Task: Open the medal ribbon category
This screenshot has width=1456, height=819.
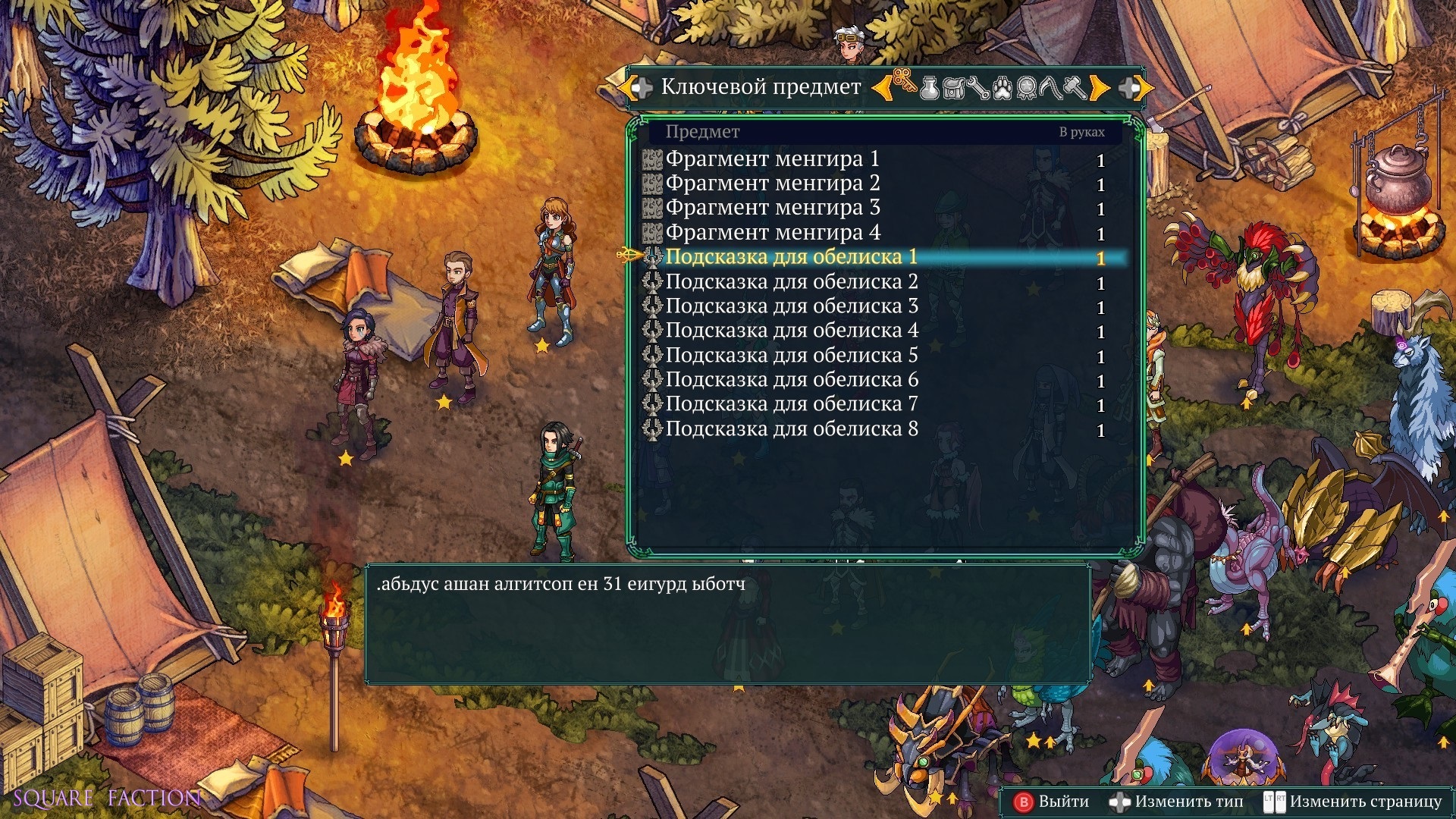Action: click(x=1027, y=88)
